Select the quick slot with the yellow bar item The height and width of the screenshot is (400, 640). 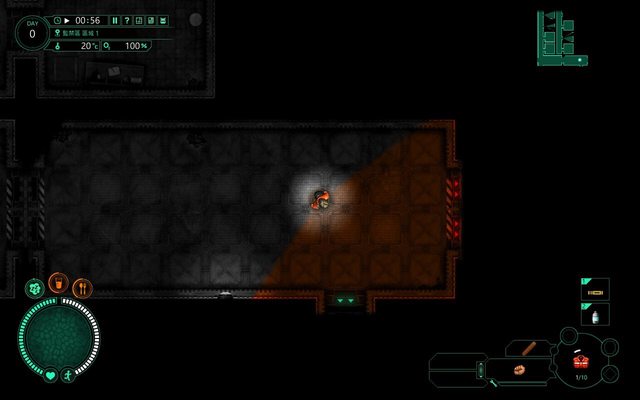596,290
